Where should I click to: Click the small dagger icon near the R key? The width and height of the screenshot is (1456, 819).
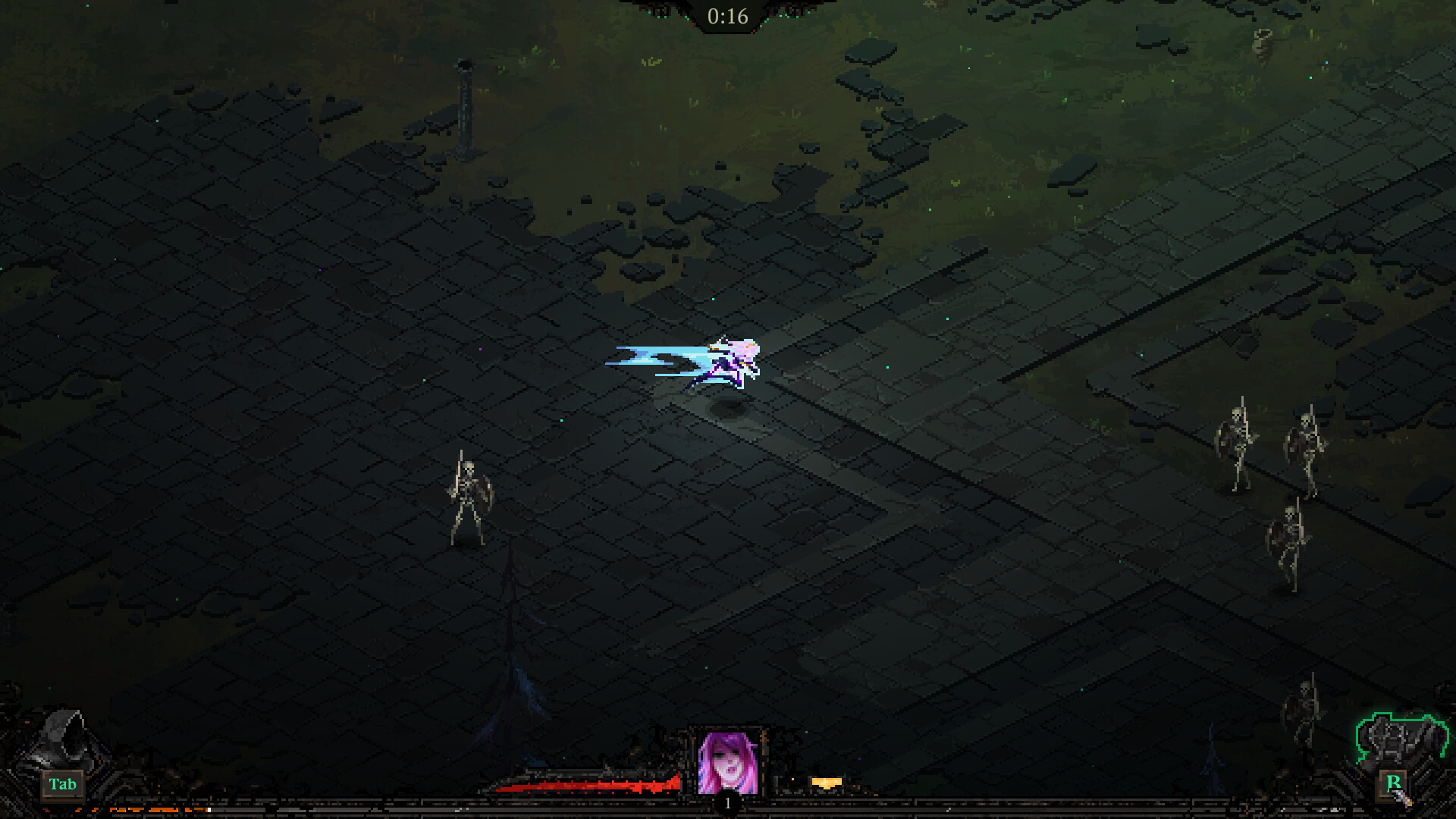[x=1403, y=799]
